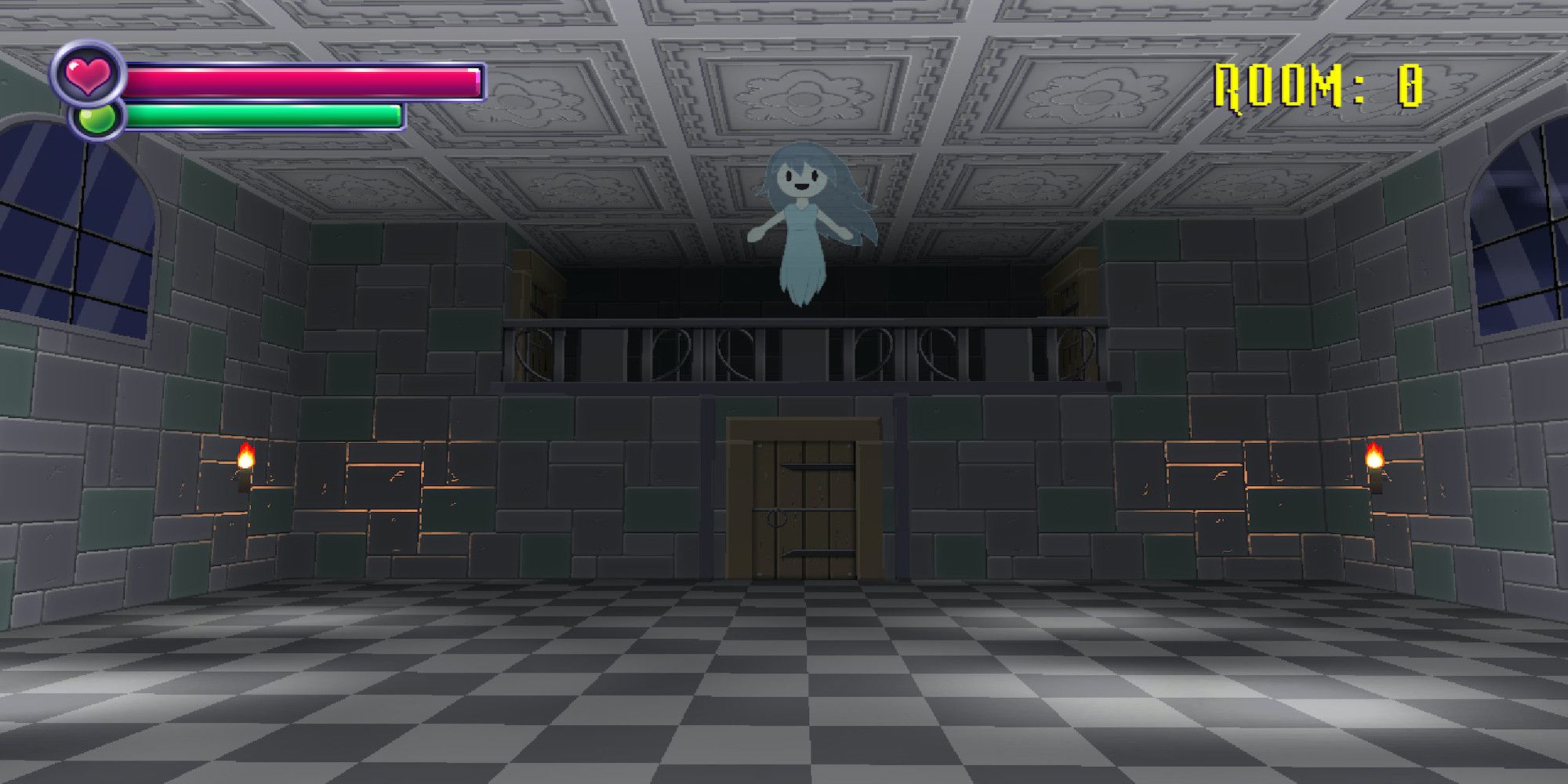Click the metal ring handle on the door

[775, 519]
